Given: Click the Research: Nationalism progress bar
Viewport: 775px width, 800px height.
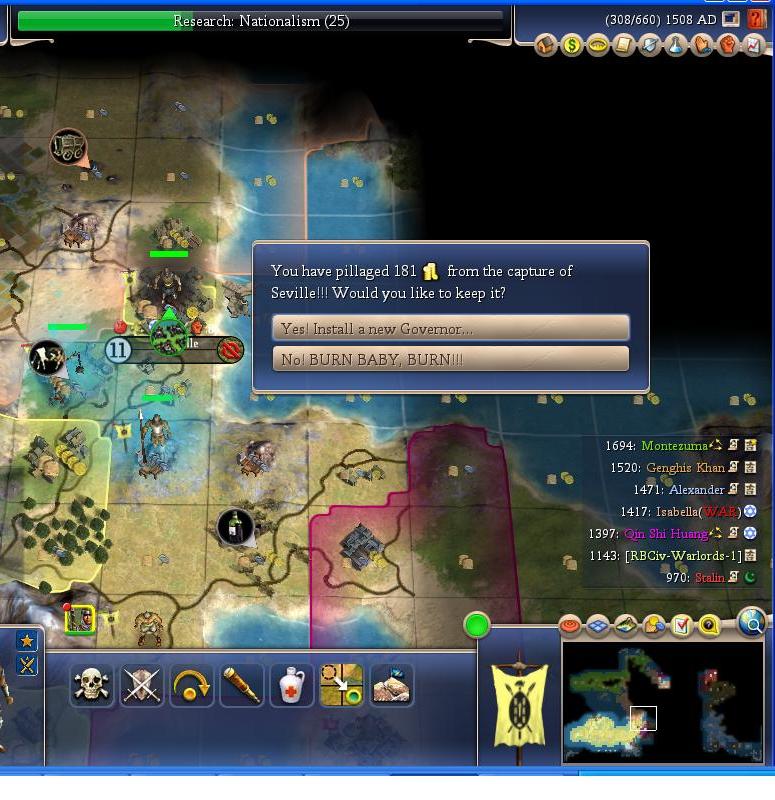Looking at the screenshot, I should [x=260, y=21].
